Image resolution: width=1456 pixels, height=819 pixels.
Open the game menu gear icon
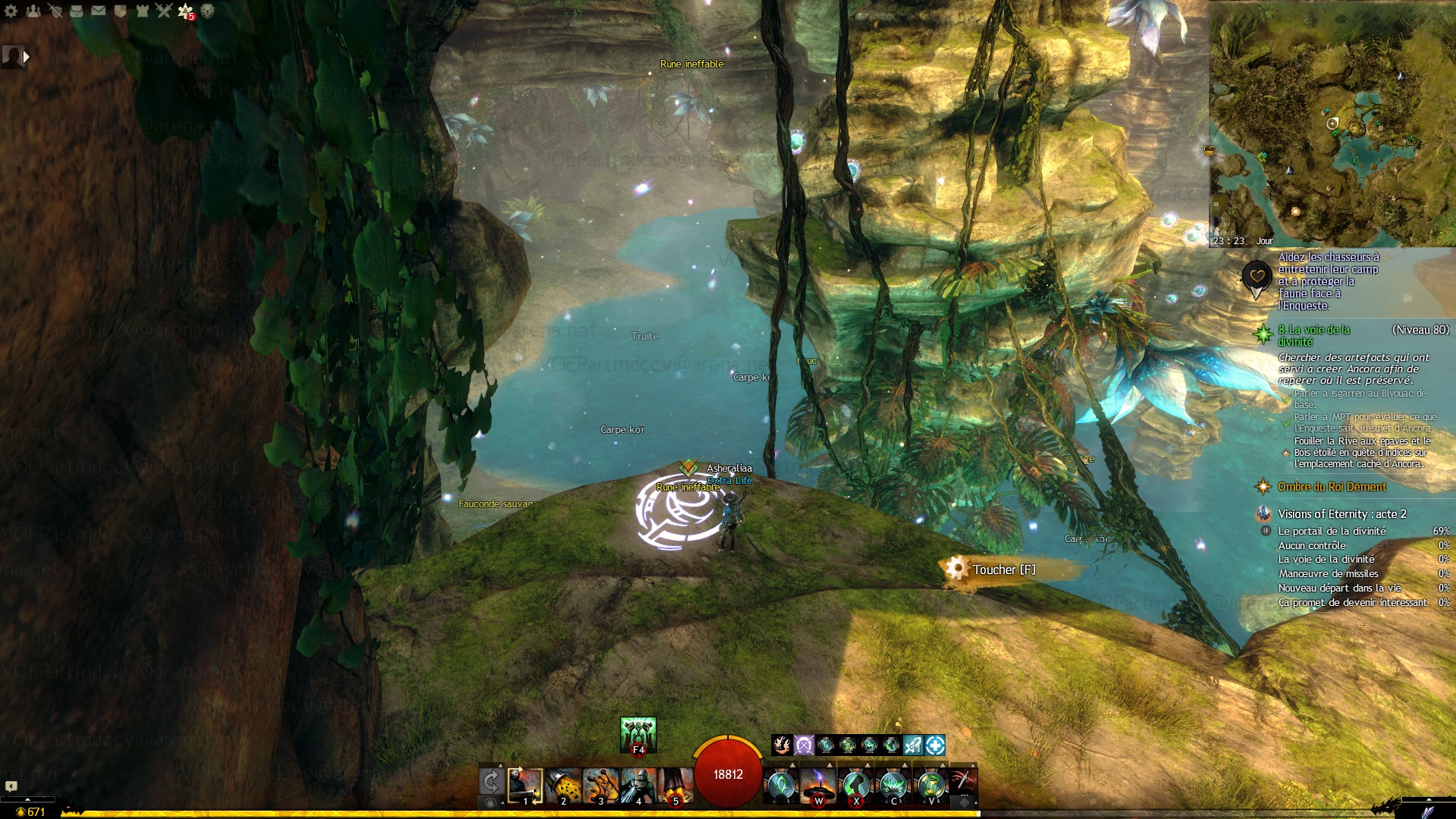(x=11, y=11)
